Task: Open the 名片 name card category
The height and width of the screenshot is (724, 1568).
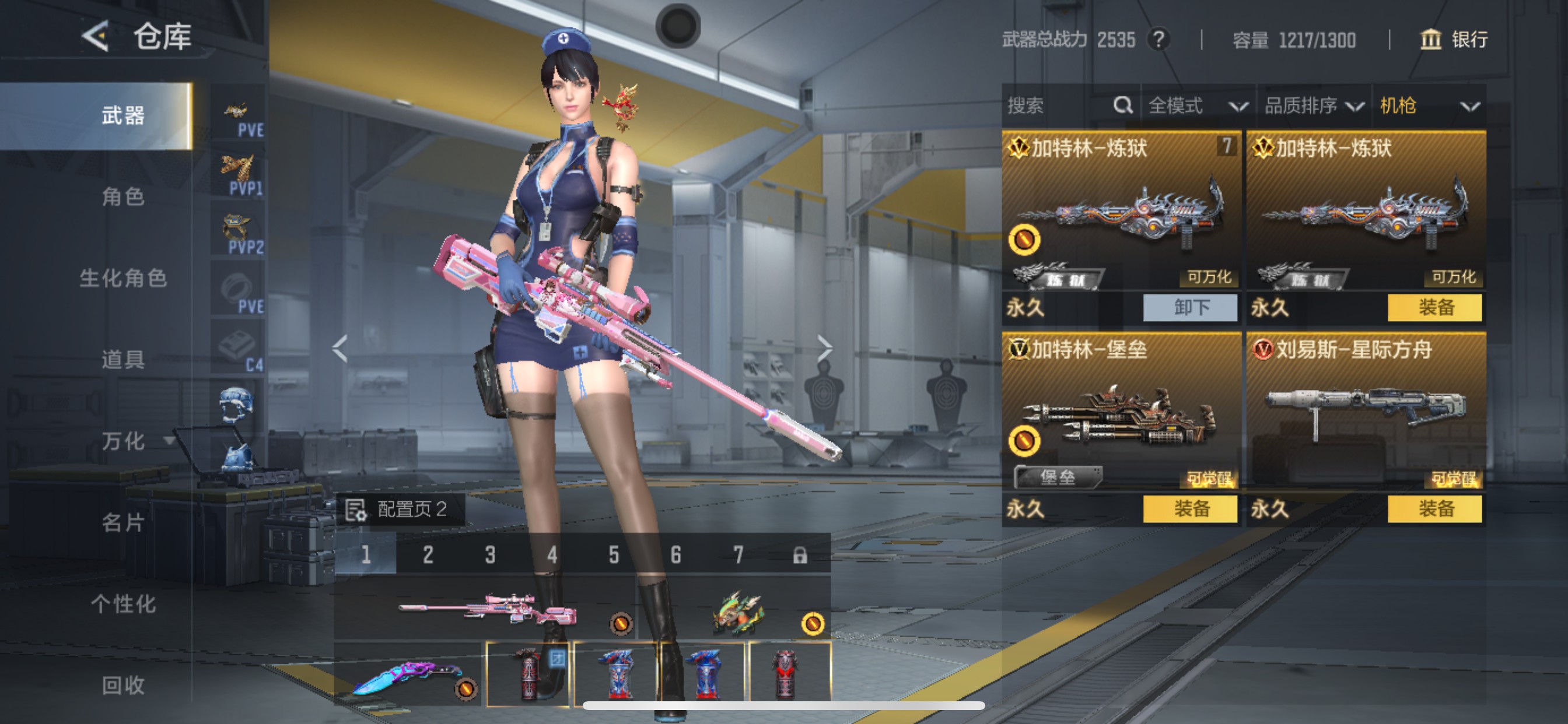Action: (x=123, y=523)
